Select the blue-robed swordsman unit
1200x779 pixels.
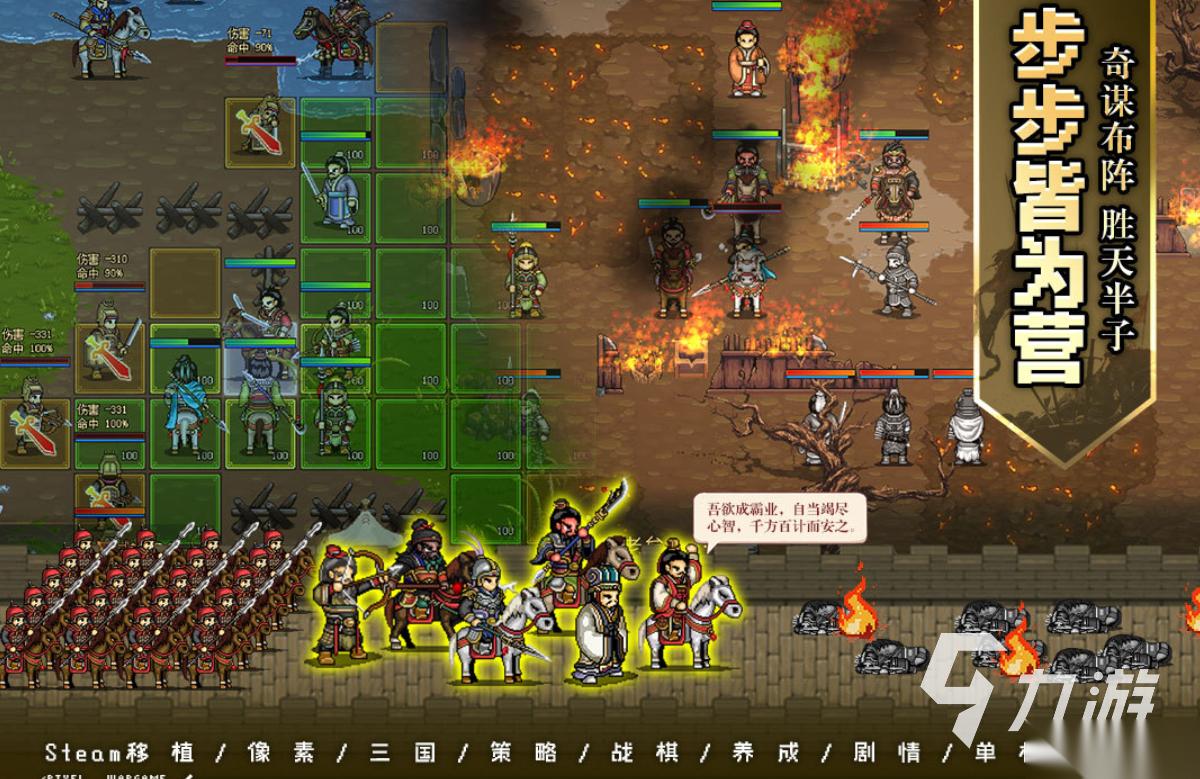[x=336, y=190]
